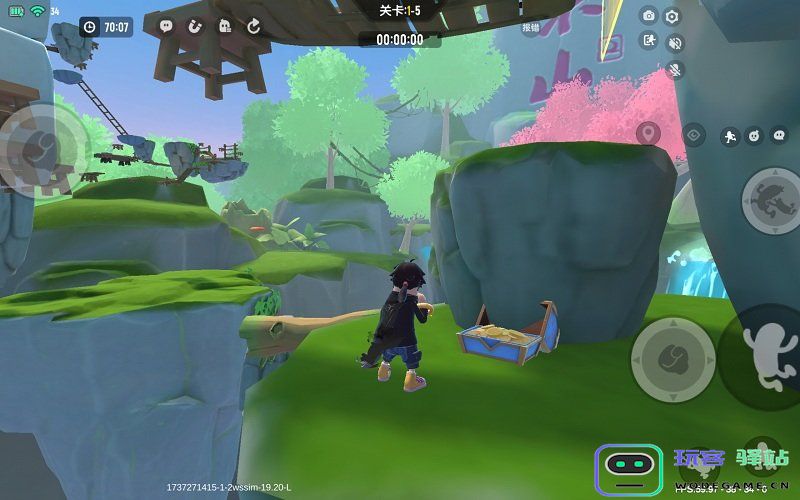This screenshot has width=800, height=500.
Task: Tap the clock timer button showing 70:07
Action: pyautogui.click(x=106, y=27)
